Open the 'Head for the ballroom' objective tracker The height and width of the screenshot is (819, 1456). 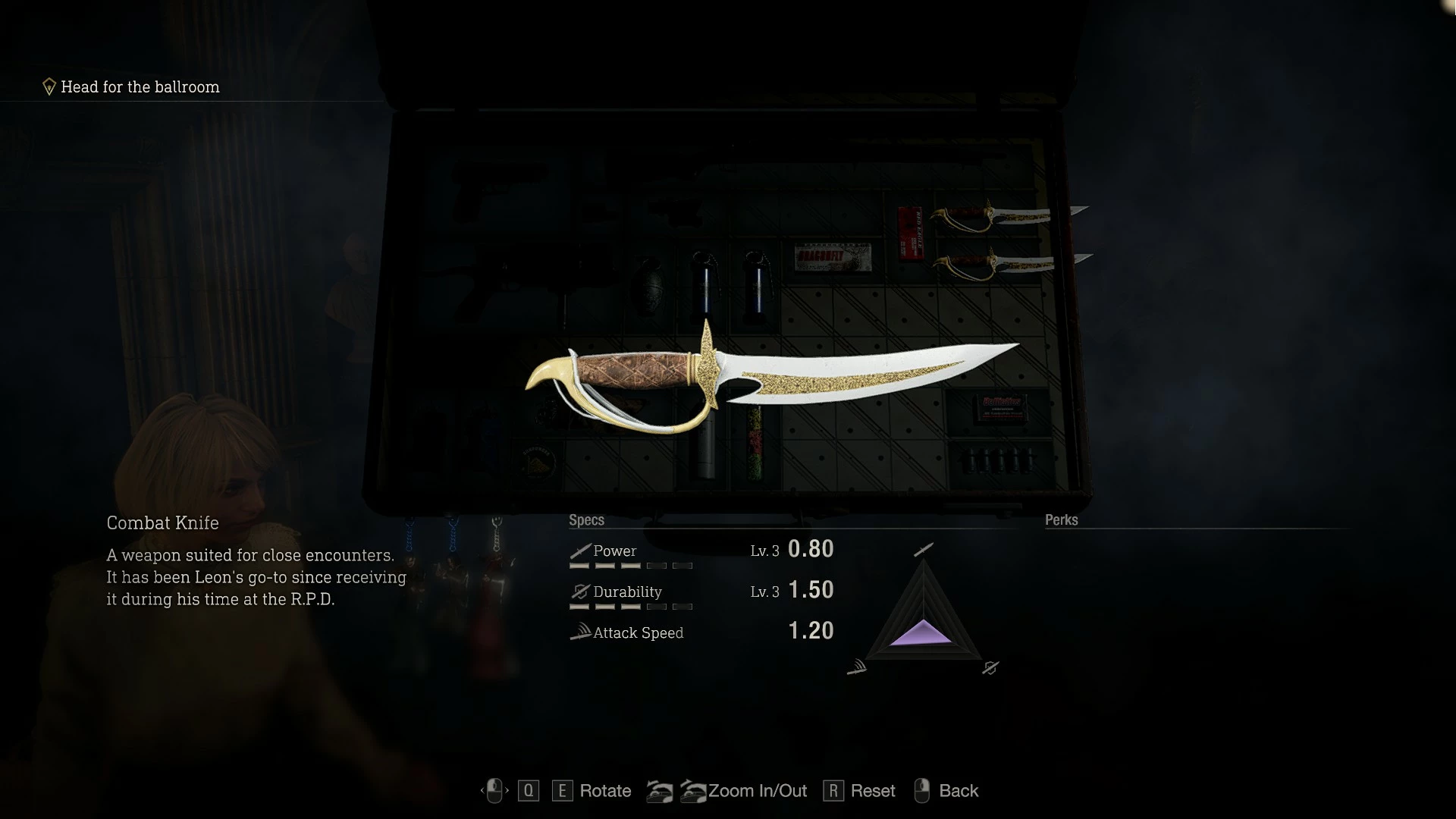coord(140,87)
